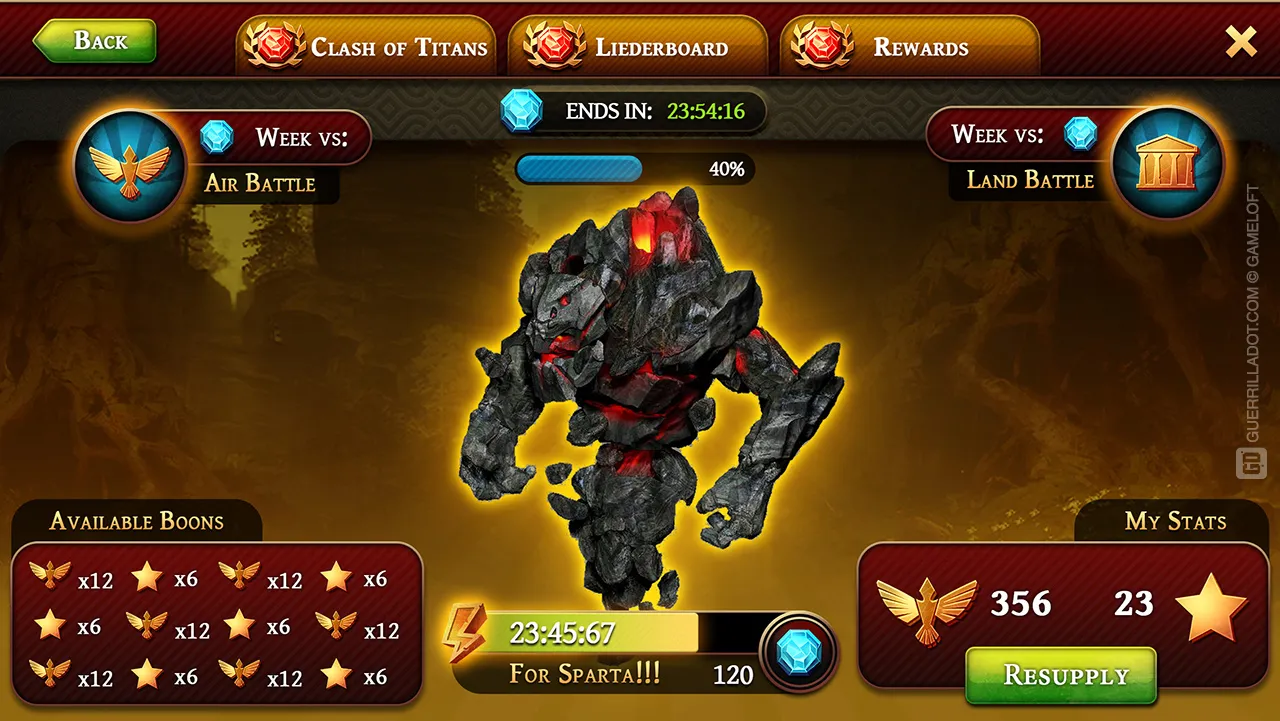Open the Available Boons panel header

click(x=137, y=521)
